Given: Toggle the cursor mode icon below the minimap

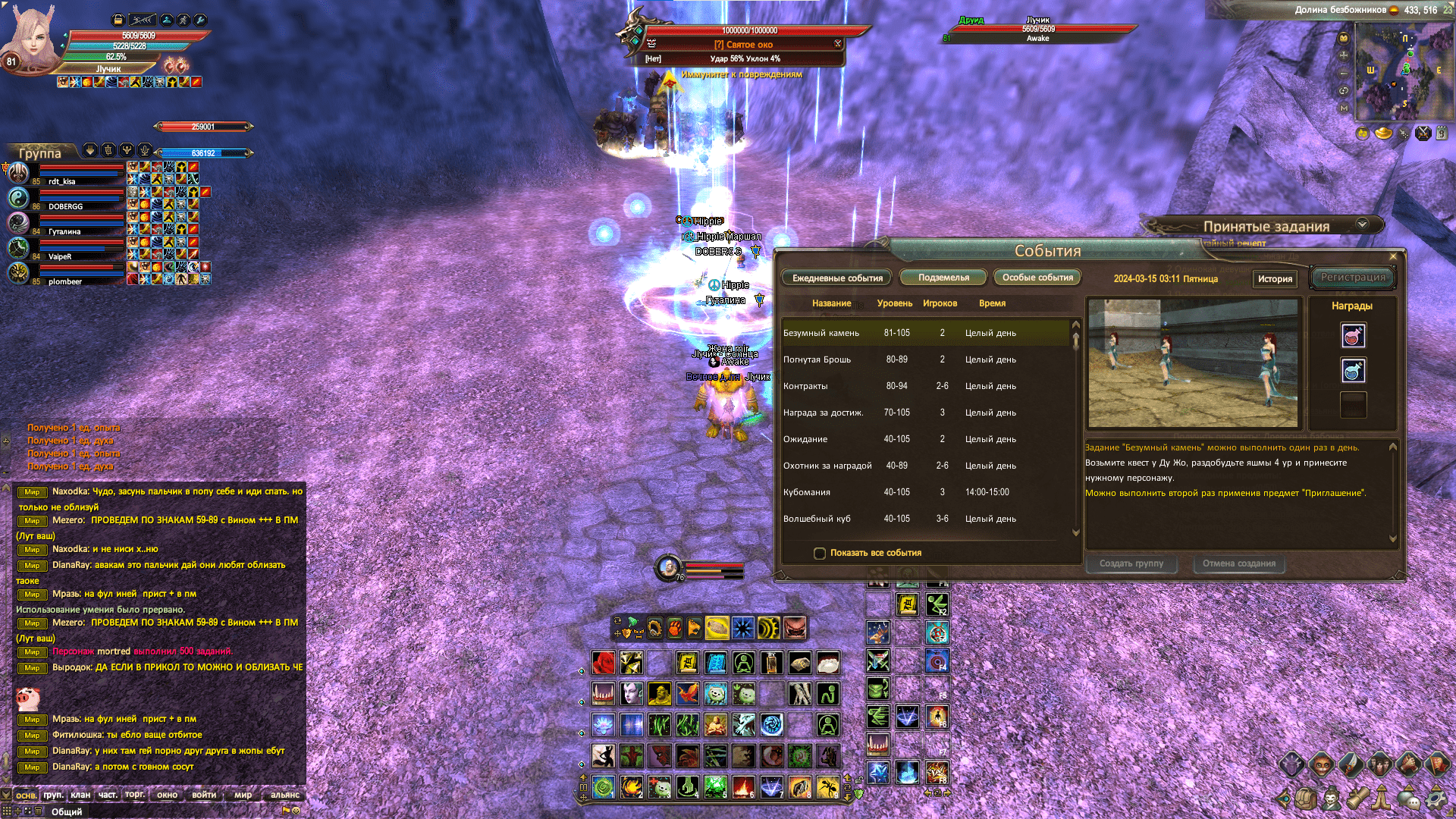Looking at the screenshot, I should click(x=1403, y=133).
